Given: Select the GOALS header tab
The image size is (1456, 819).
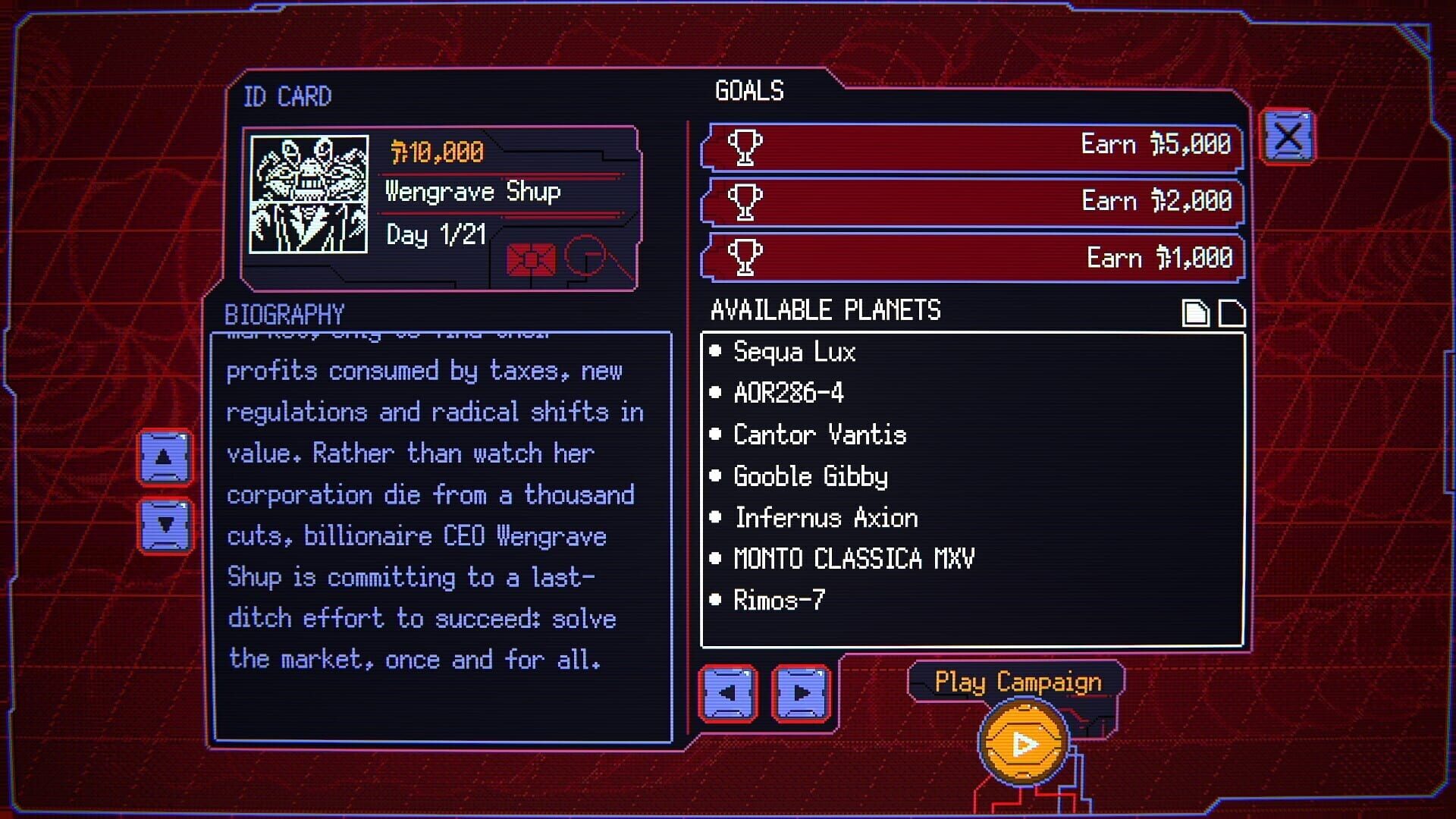Looking at the screenshot, I should 748,90.
